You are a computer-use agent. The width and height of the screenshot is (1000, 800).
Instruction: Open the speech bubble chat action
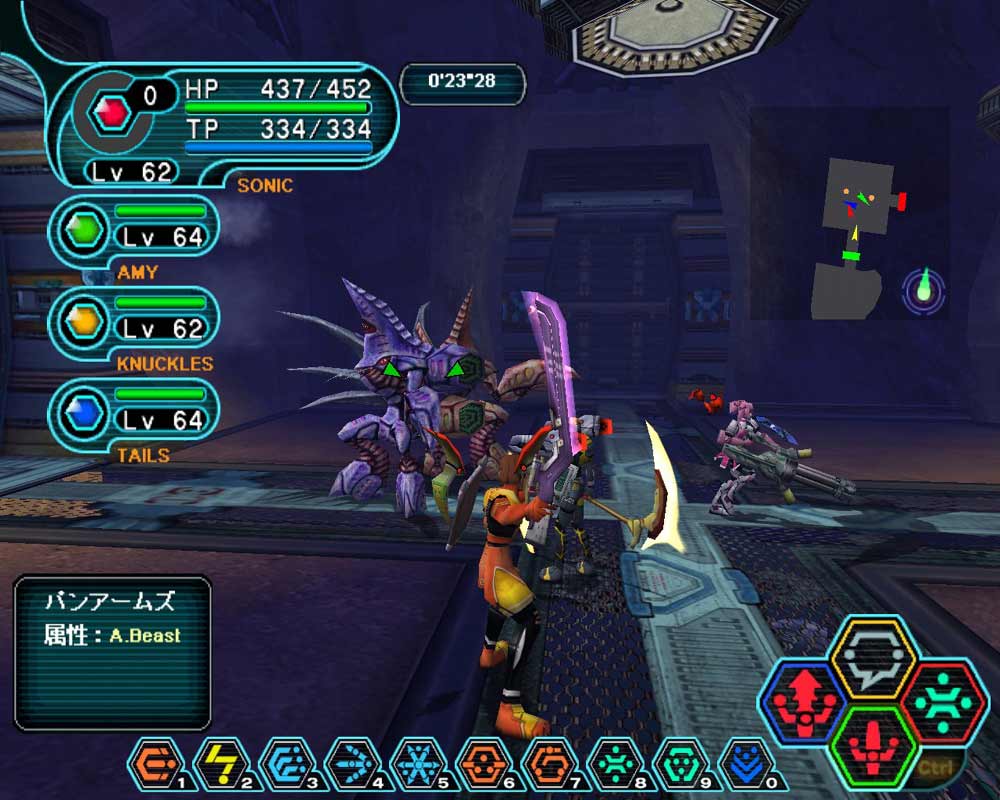click(x=873, y=658)
